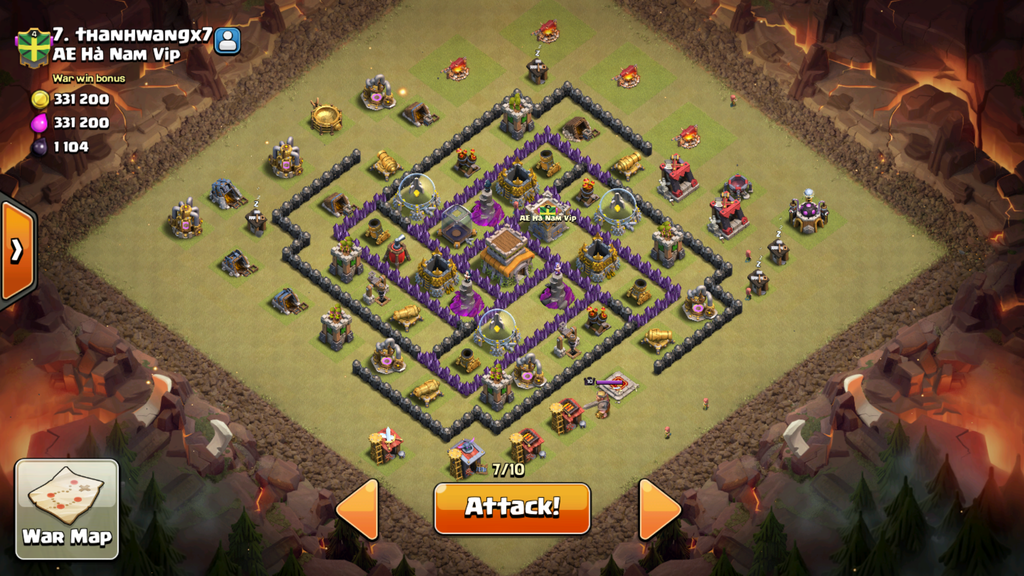Expand the orange side panel arrow
Viewport: 1024px width, 576px height.
click(x=17, y=250)
